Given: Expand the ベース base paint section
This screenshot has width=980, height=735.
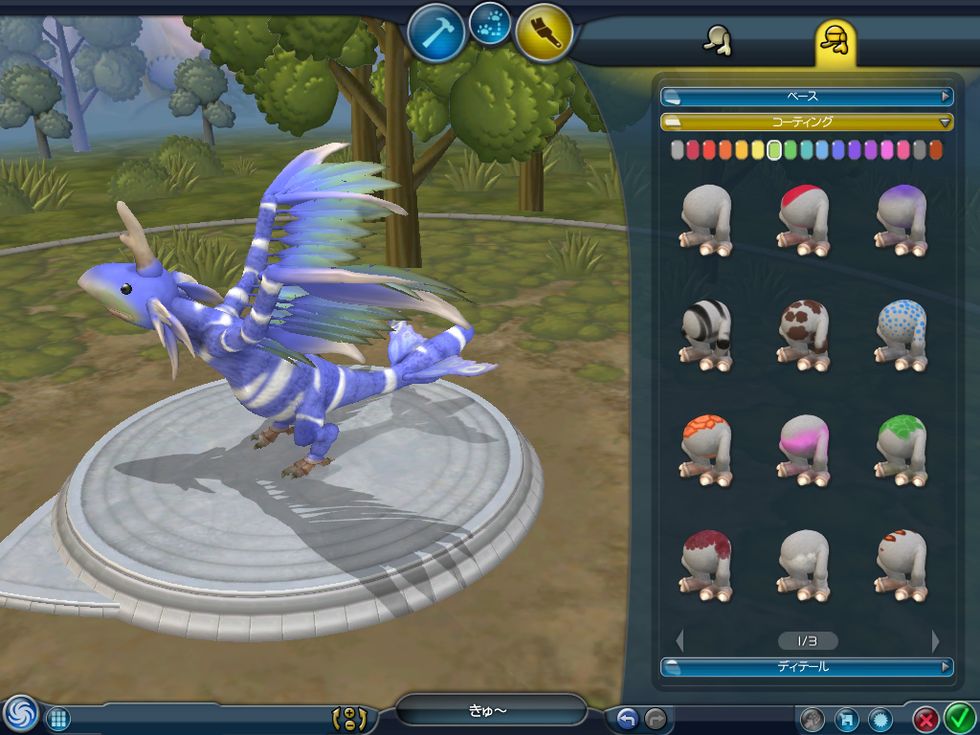Looking at the screenshot, I should 806,97.
